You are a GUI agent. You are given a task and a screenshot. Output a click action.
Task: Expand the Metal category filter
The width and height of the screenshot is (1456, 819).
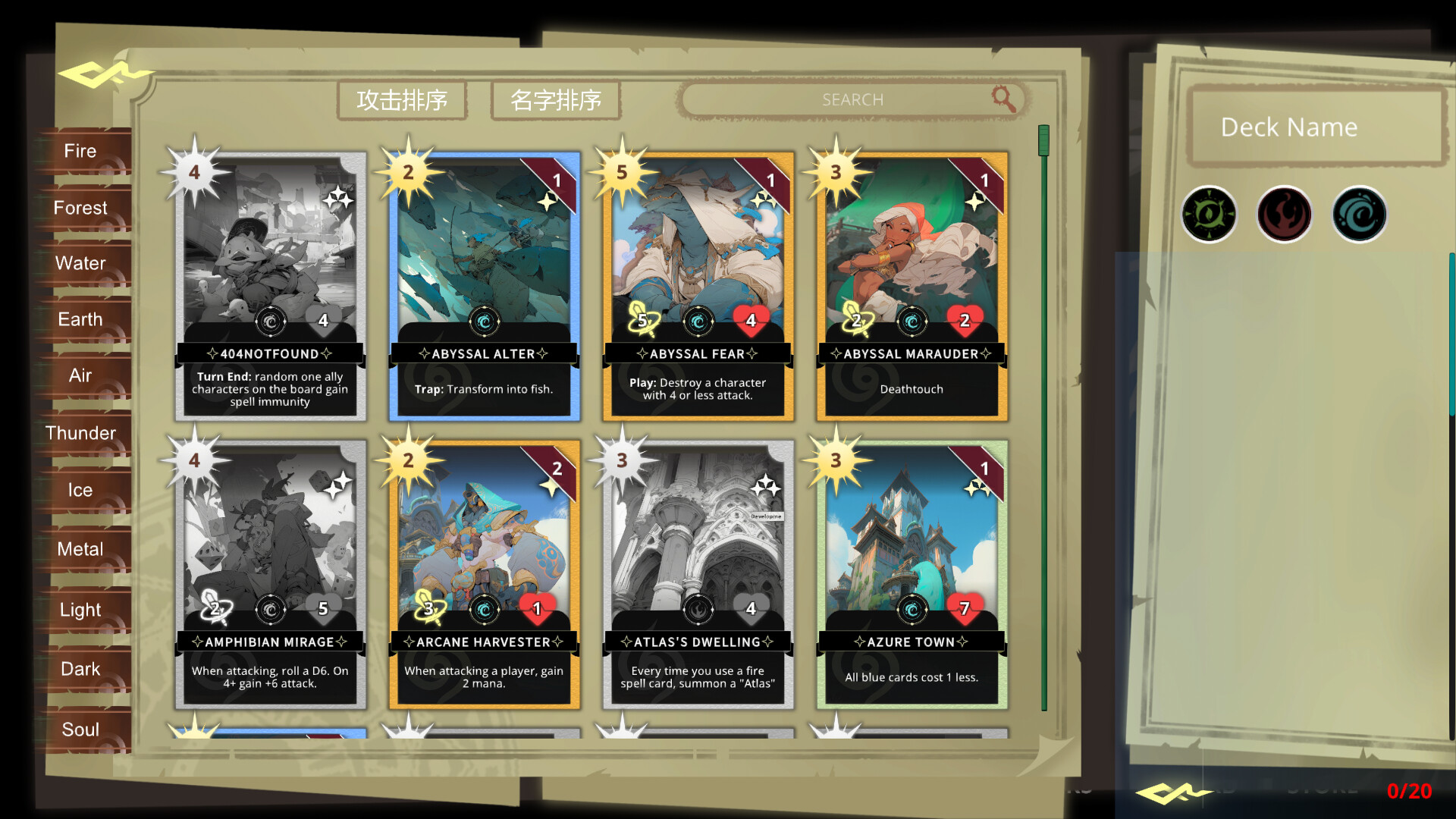(x=80, y=549)
